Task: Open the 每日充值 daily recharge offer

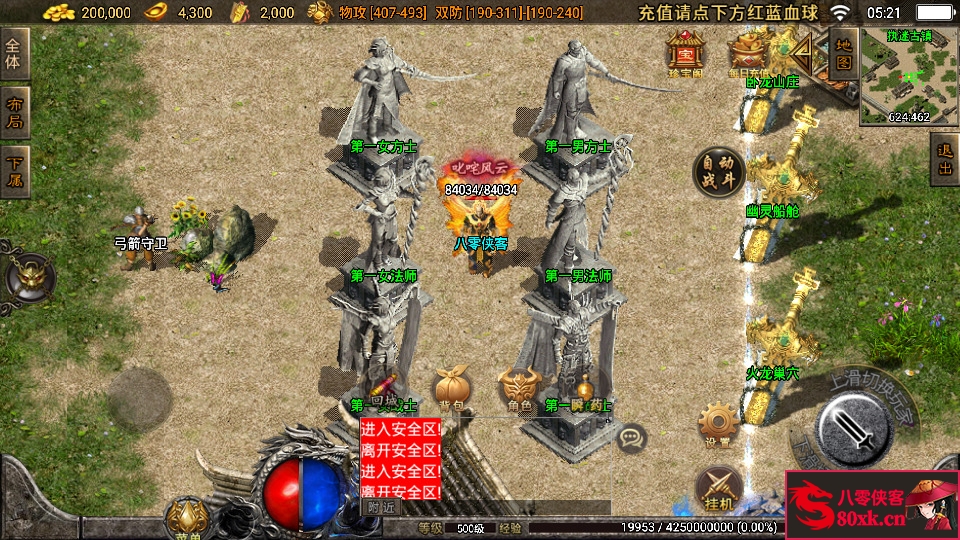Action: coord(745,52)
